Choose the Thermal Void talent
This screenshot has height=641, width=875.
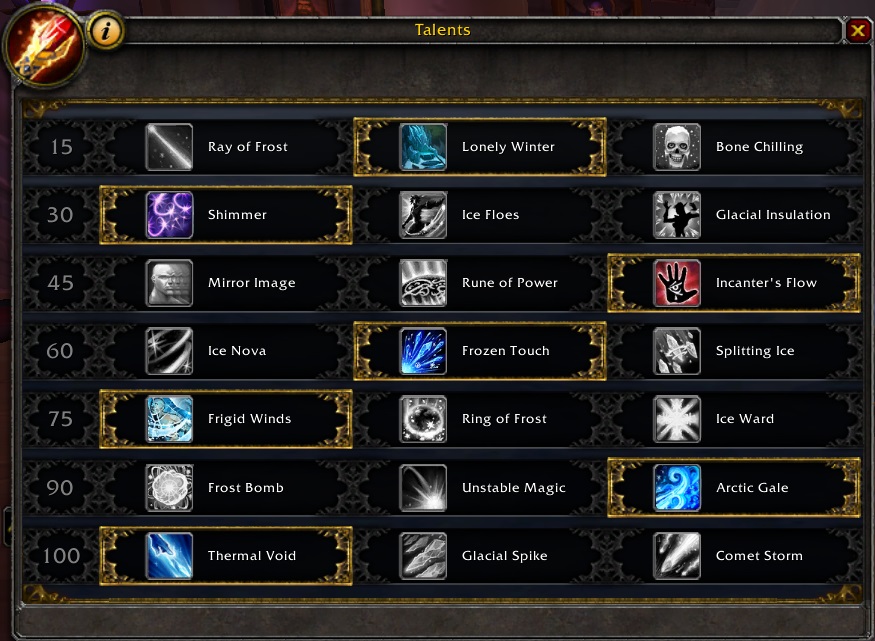click(170, 556)
